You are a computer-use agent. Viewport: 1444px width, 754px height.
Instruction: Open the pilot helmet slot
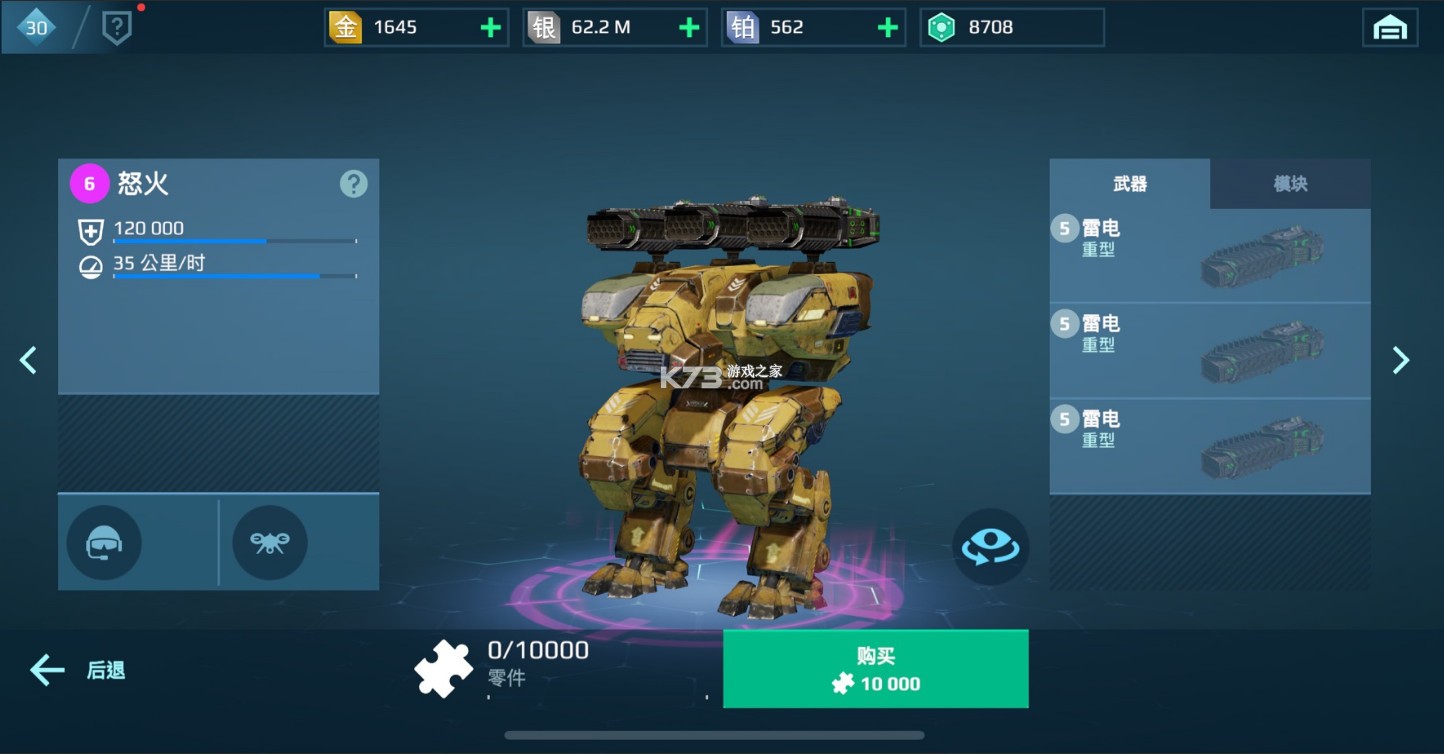click(104, 543)
